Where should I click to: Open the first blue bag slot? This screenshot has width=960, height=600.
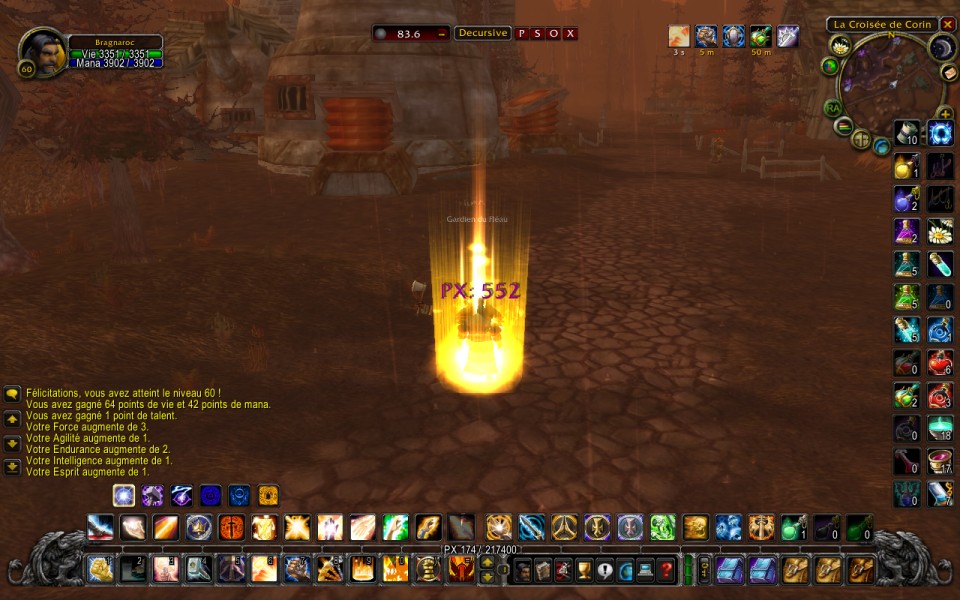pyautogui.click(x=730, y=570)
